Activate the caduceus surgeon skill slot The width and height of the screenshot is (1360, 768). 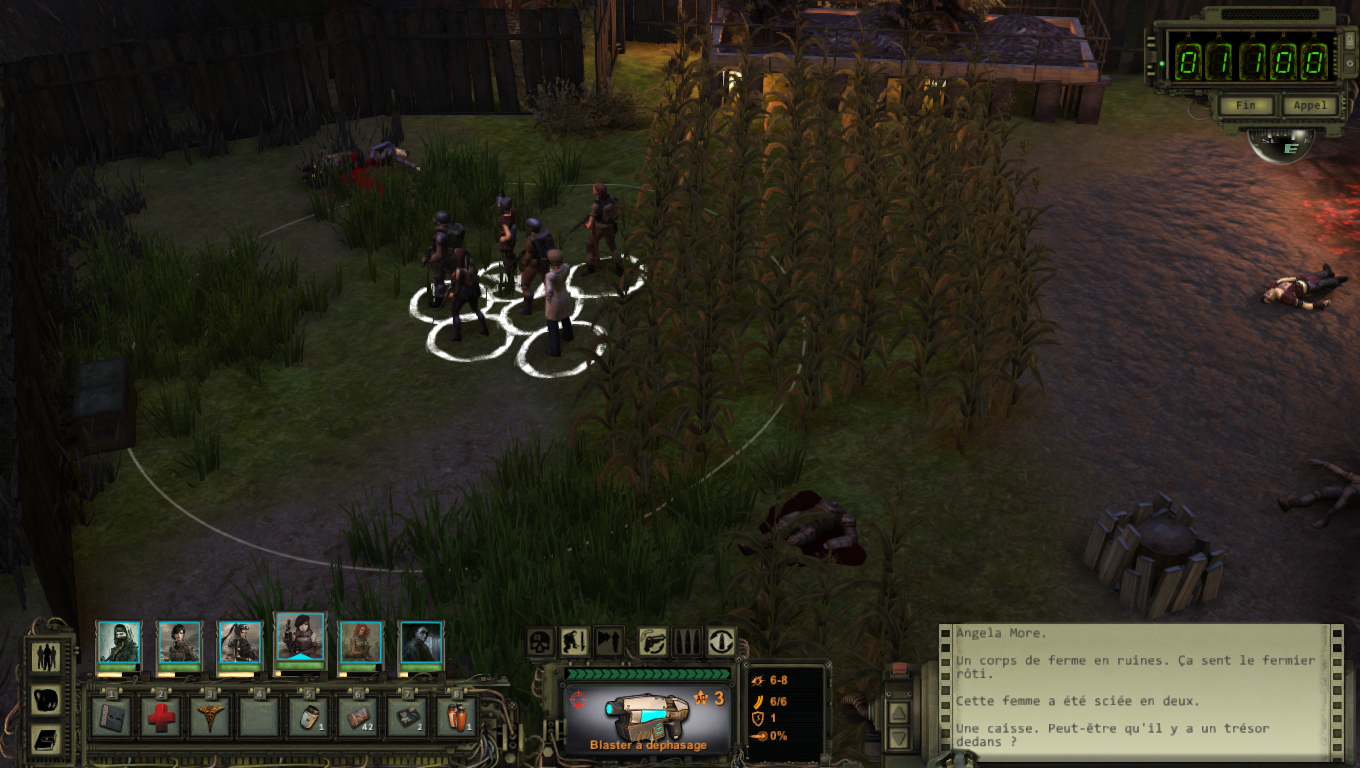[209, 717]
